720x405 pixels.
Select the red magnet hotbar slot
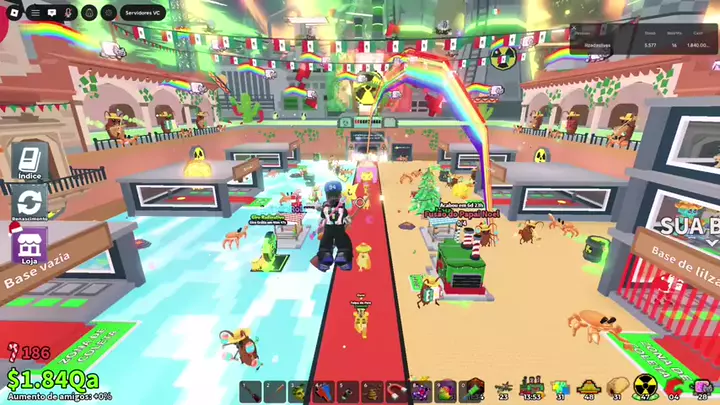click(x=396, y=389)
